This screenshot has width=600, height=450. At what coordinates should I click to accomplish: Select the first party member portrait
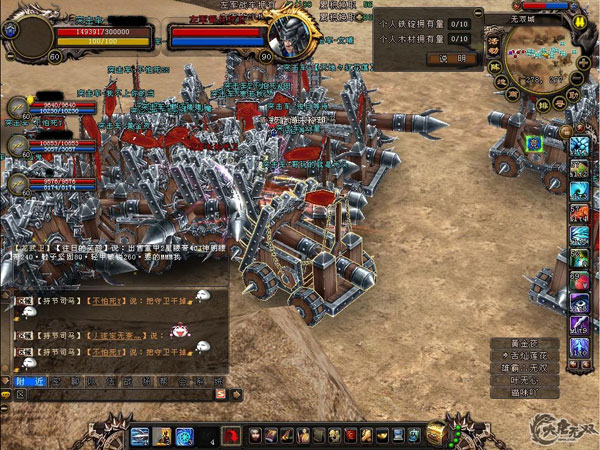[18, 107]
